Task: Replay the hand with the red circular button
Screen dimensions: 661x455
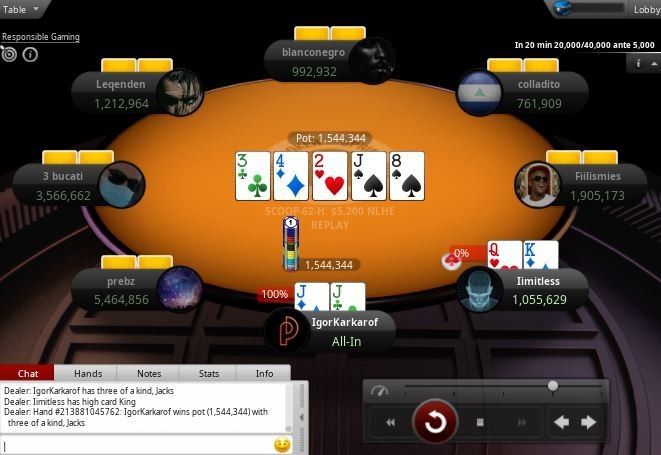Action: point(435,422)
